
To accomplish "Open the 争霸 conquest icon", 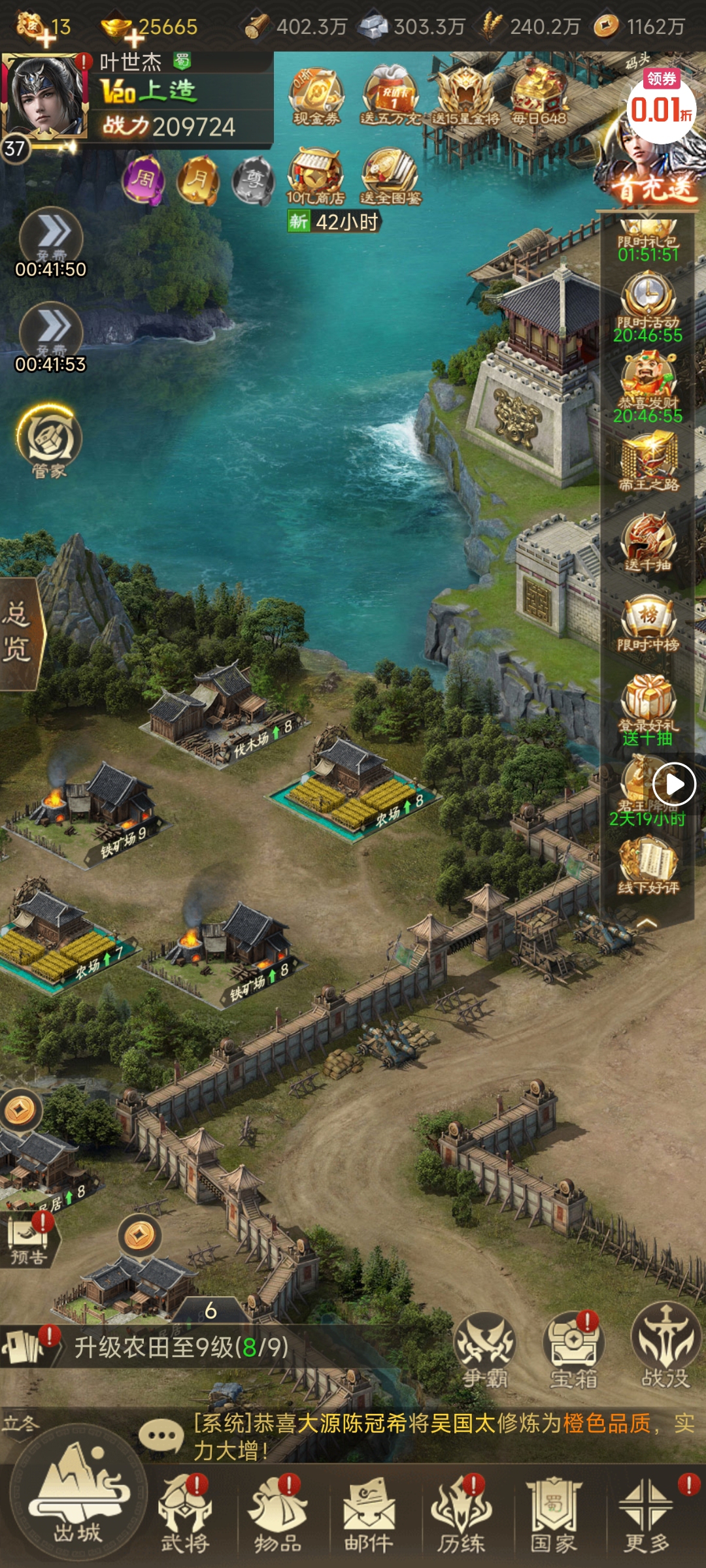I will pyautogui.click(x=485, y=1350).
